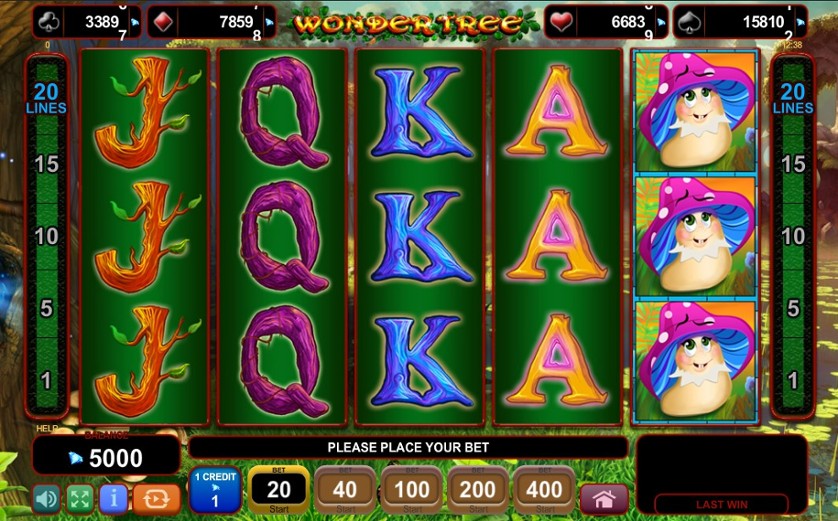Image resolution: width=838 pixels, height=521 pixels.
Task: Go to lobby via home button
Action: point(603,498)
